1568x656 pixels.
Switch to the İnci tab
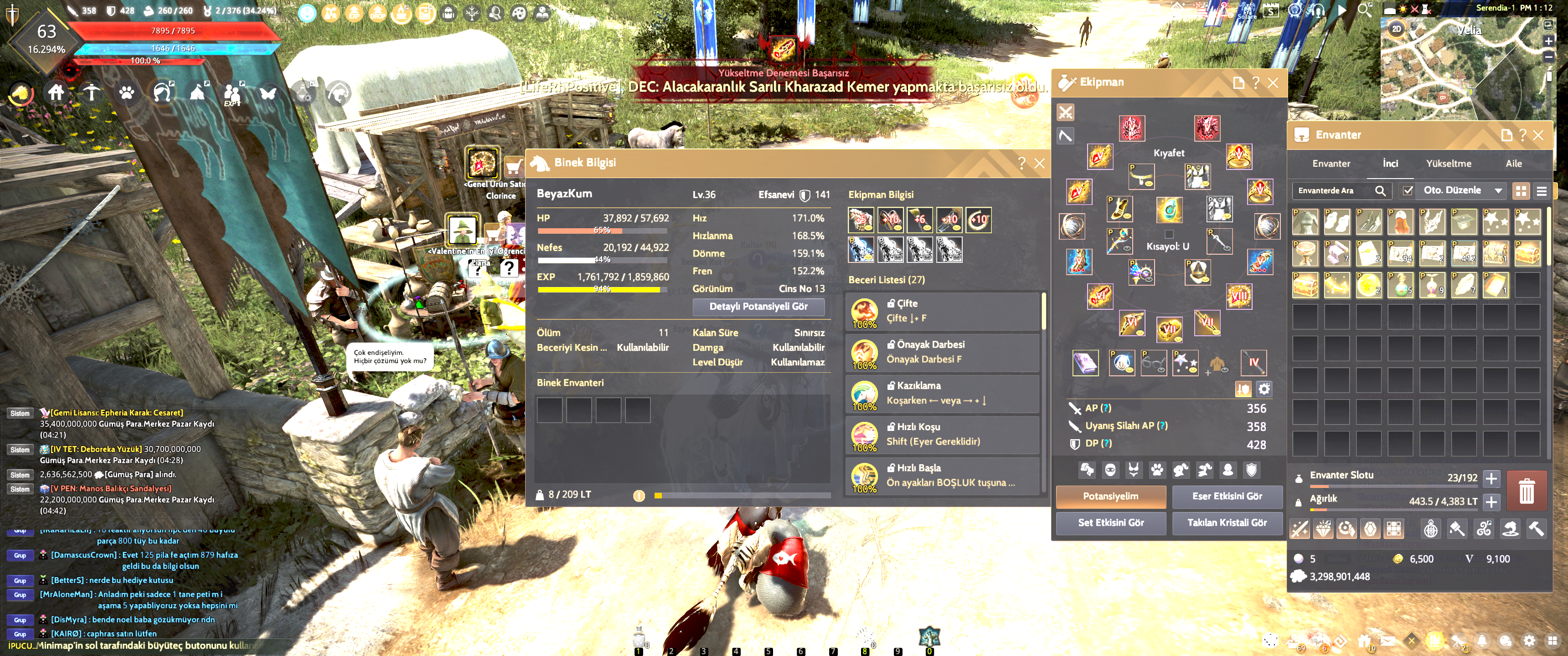point(1390,164)
